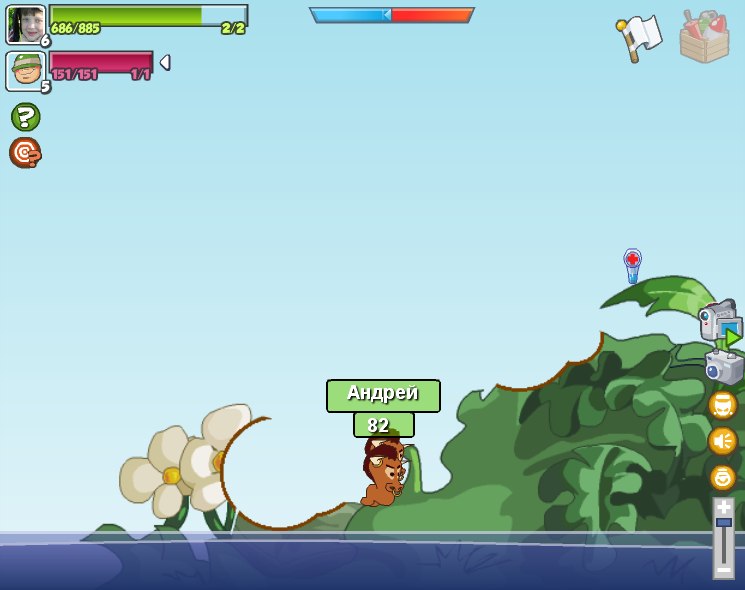
Task: Select the player photo avatar
Action: click(26, 24)
